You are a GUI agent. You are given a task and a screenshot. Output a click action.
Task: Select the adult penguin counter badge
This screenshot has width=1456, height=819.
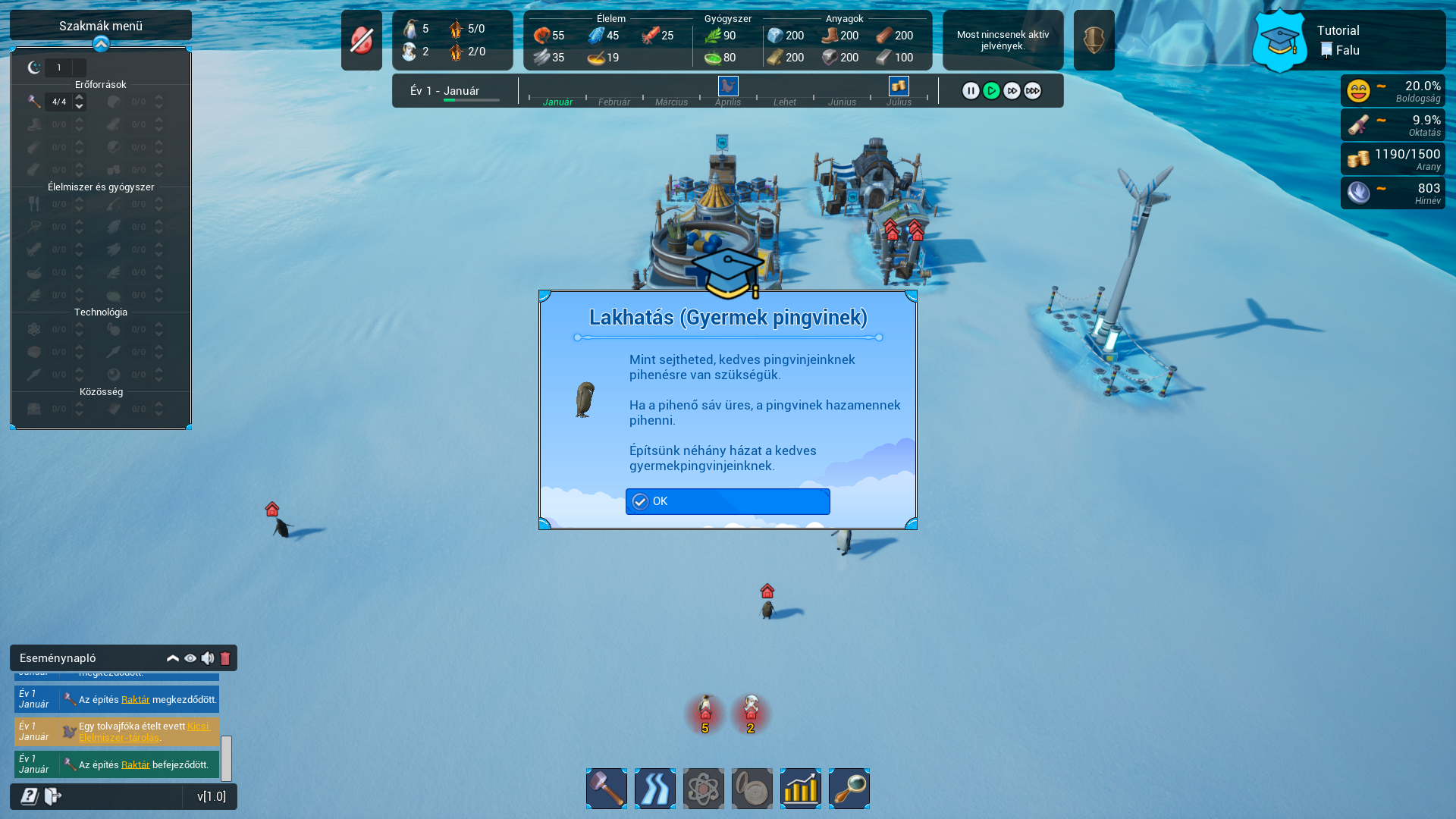tap(705, 714)
